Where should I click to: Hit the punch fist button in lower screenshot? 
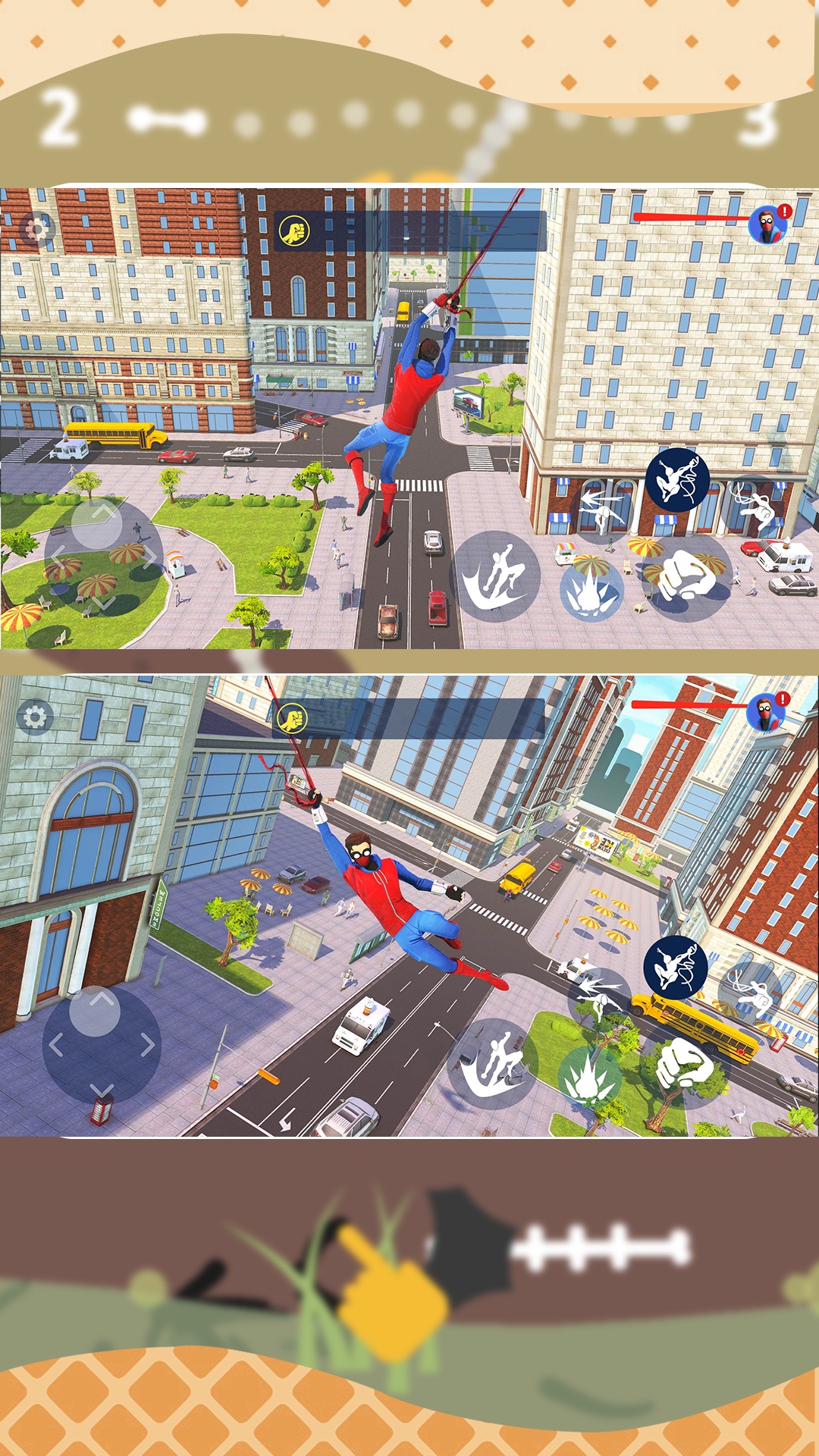[683, 1065]
